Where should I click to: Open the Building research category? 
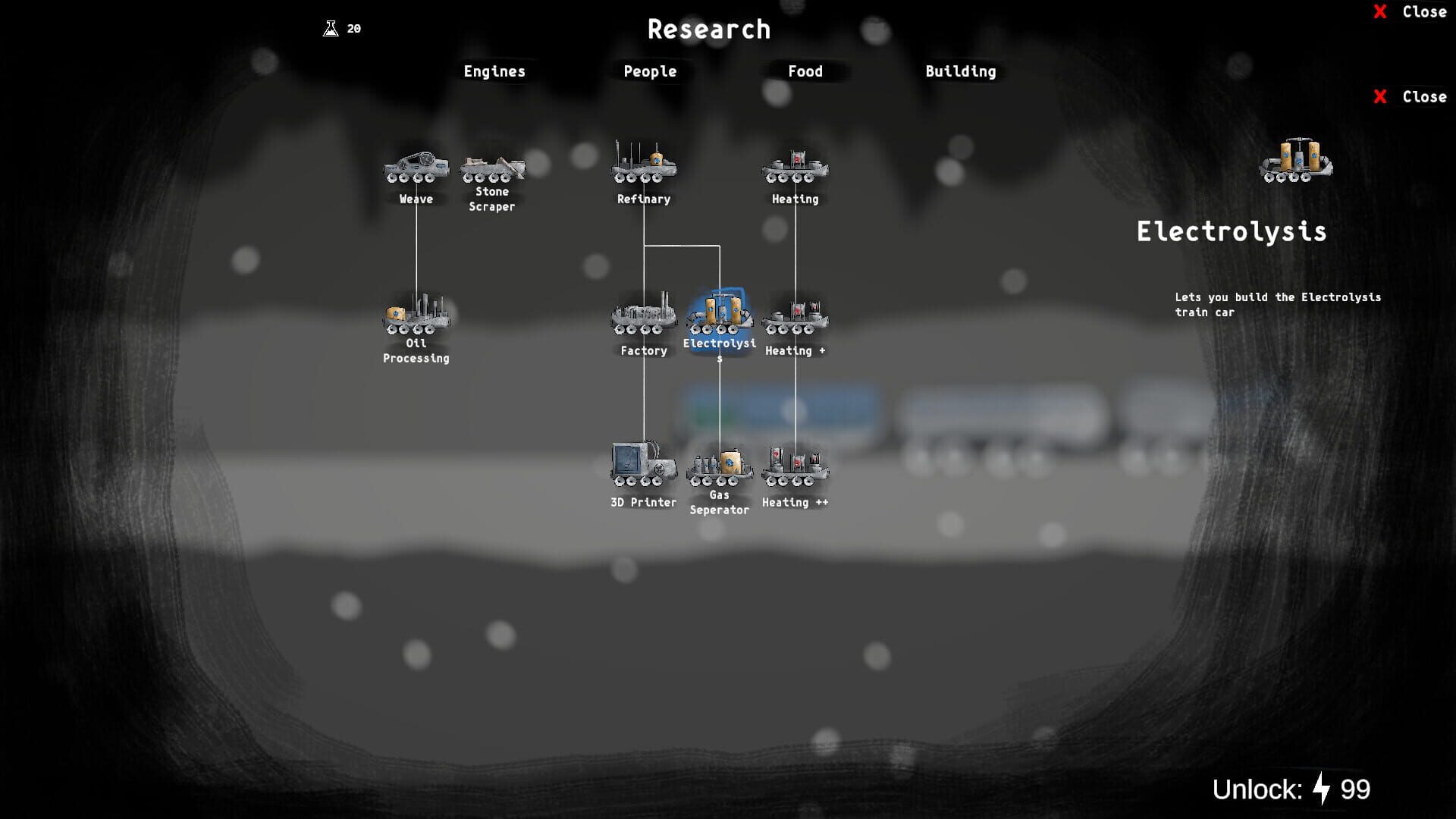pos(960,71)
